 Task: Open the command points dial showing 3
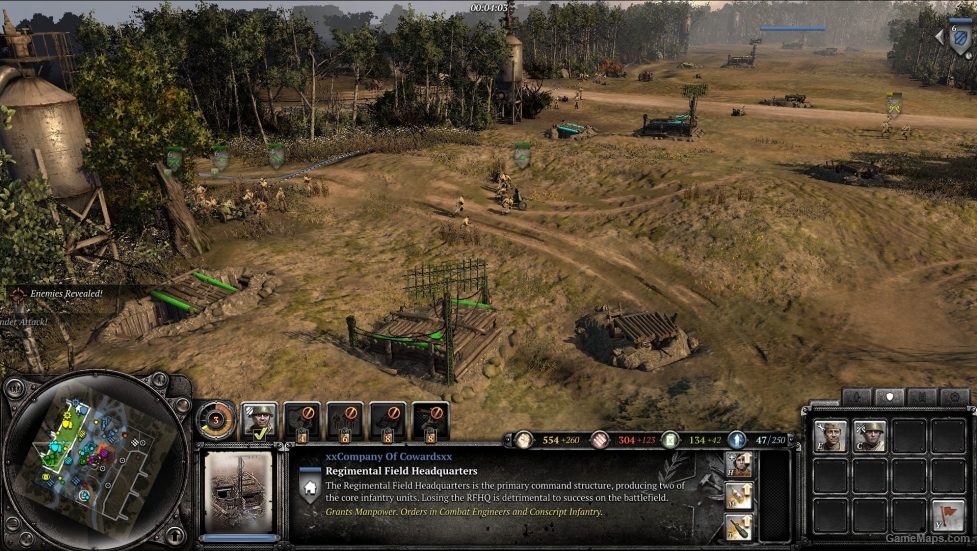[x=215, y=419]
